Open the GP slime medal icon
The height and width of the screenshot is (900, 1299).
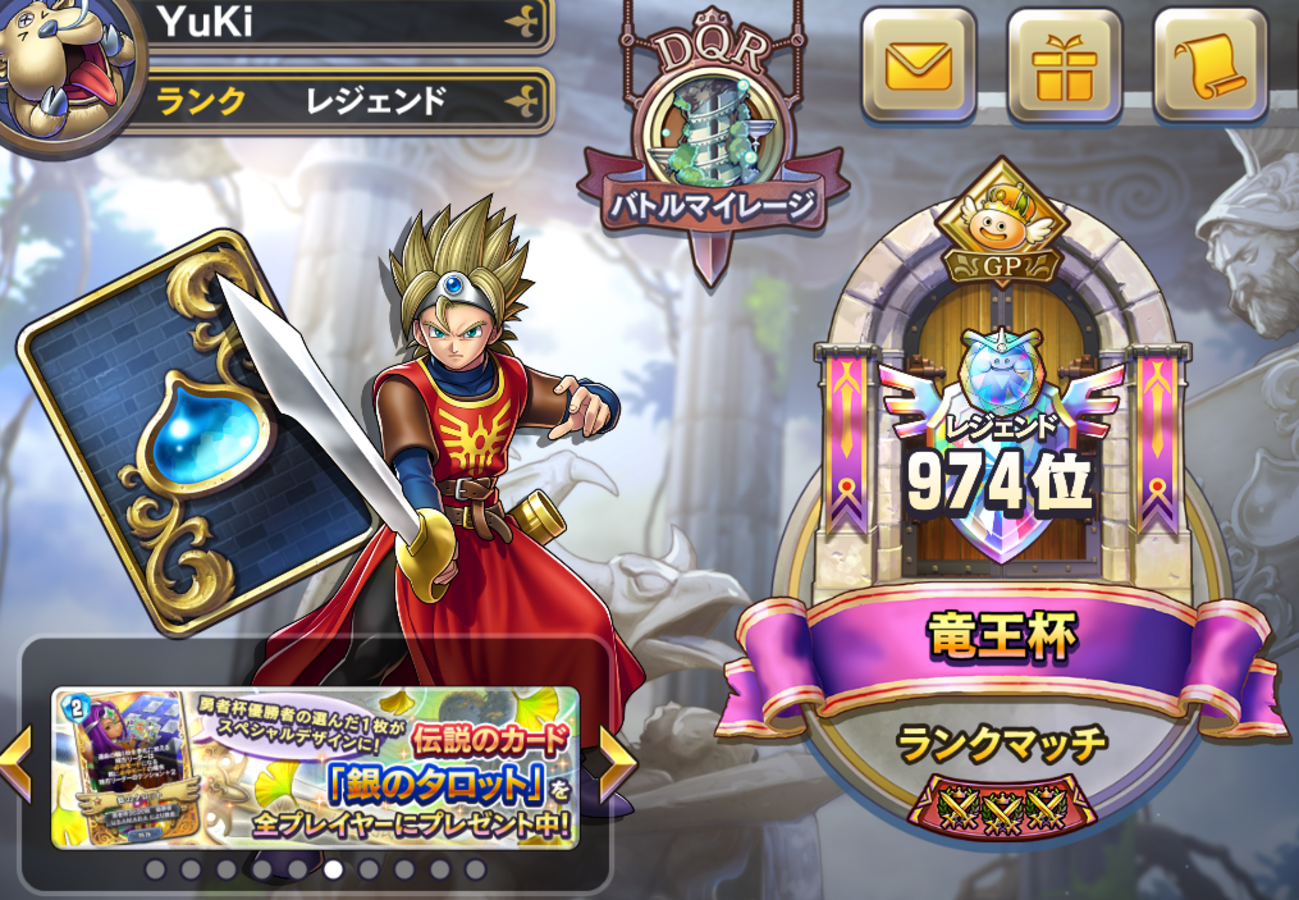point(1000,220)
